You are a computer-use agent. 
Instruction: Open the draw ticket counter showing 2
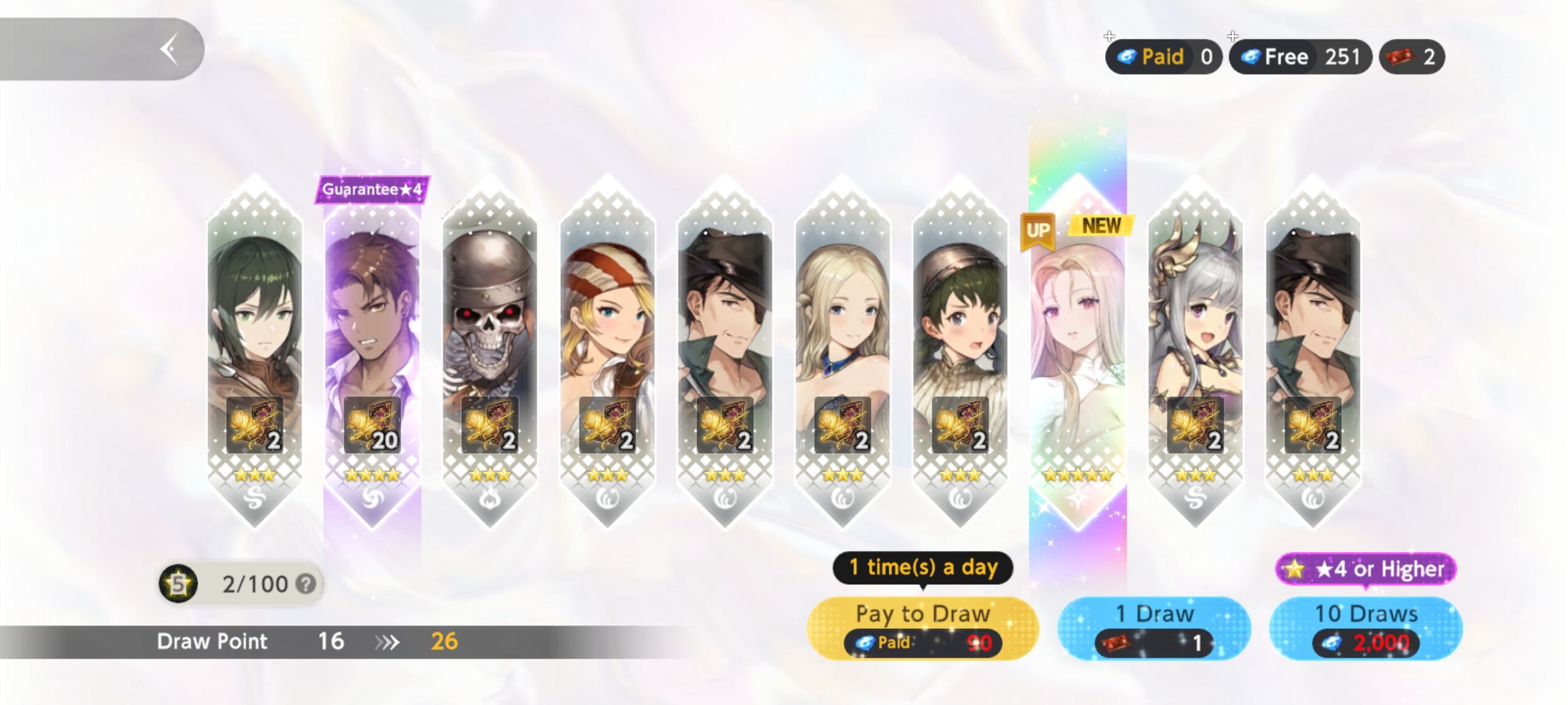[1411, 57]
